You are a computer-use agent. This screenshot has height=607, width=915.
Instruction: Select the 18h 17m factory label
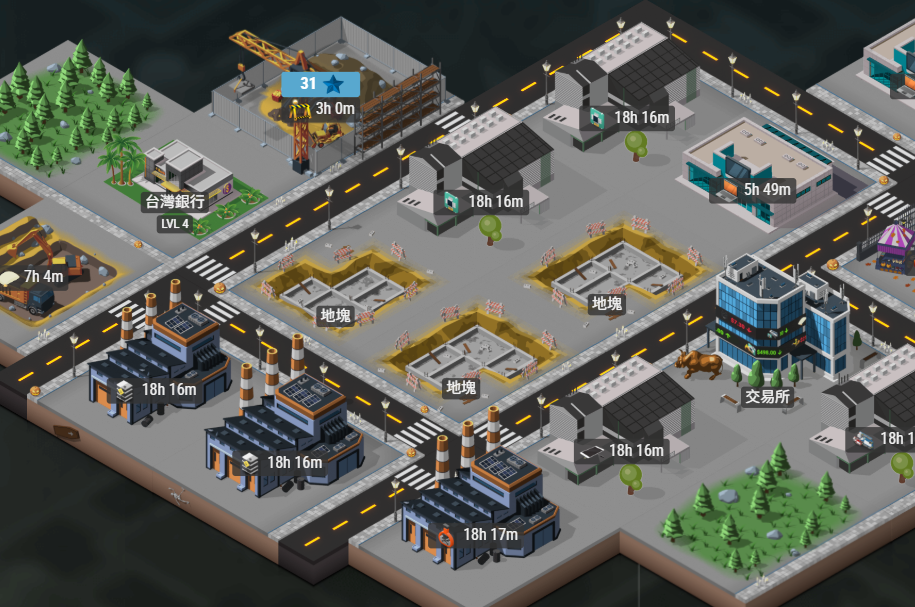[x=478, y=534]
